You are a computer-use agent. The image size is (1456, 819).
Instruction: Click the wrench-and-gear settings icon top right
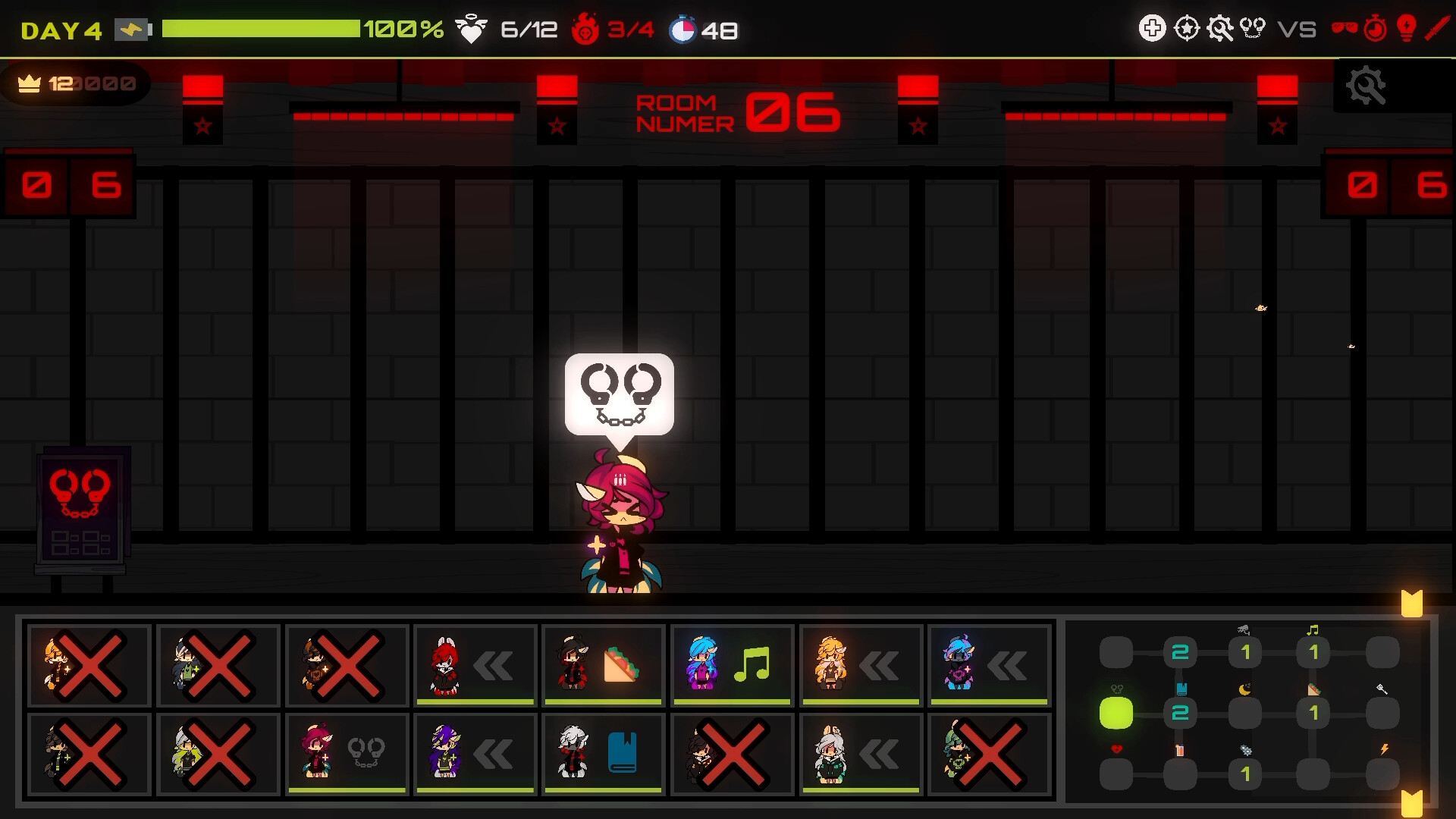point(1221,27)
